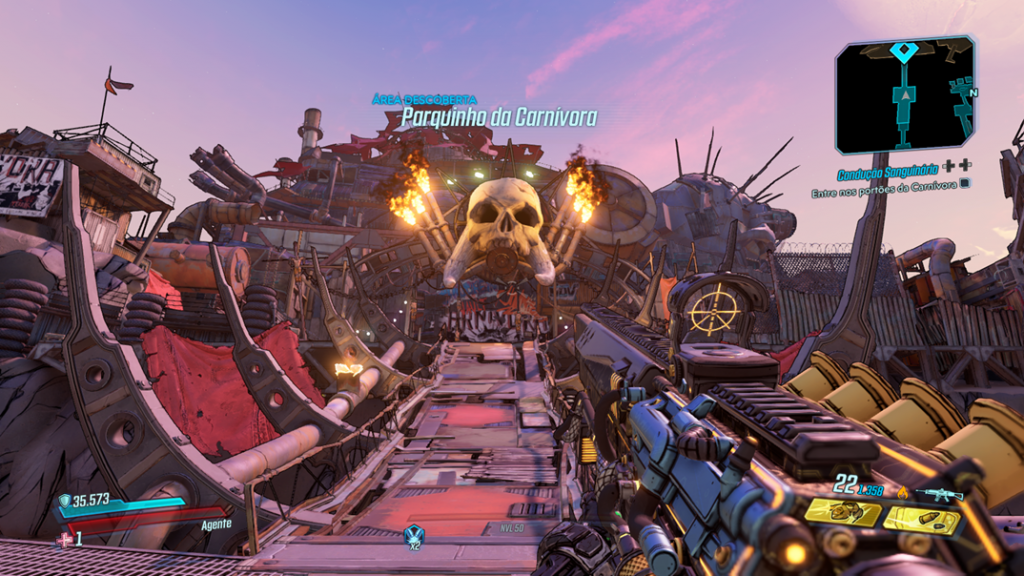Click the pink health cross icon

coord(65,539)
